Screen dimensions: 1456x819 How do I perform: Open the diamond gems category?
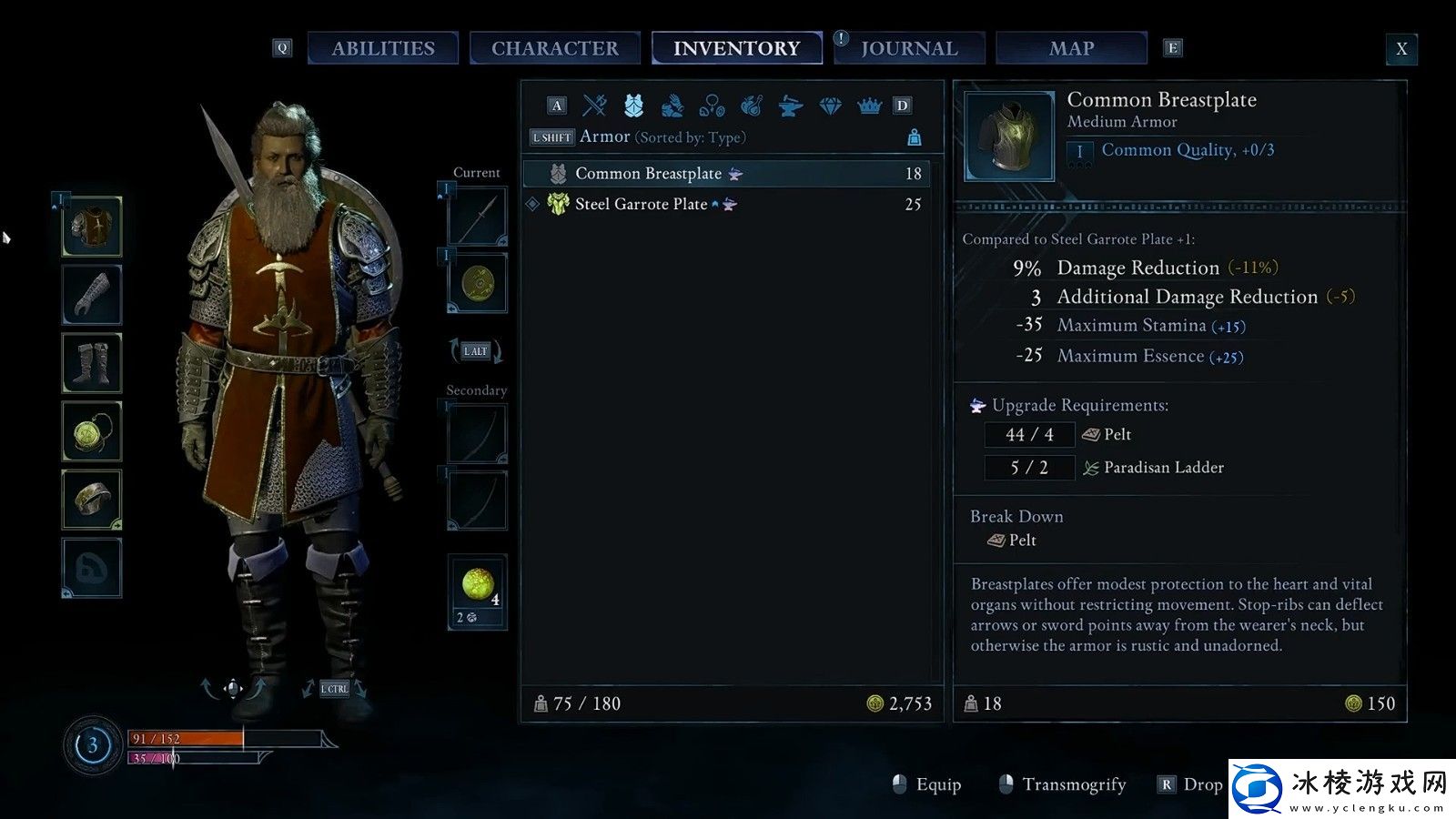[830, 106]
